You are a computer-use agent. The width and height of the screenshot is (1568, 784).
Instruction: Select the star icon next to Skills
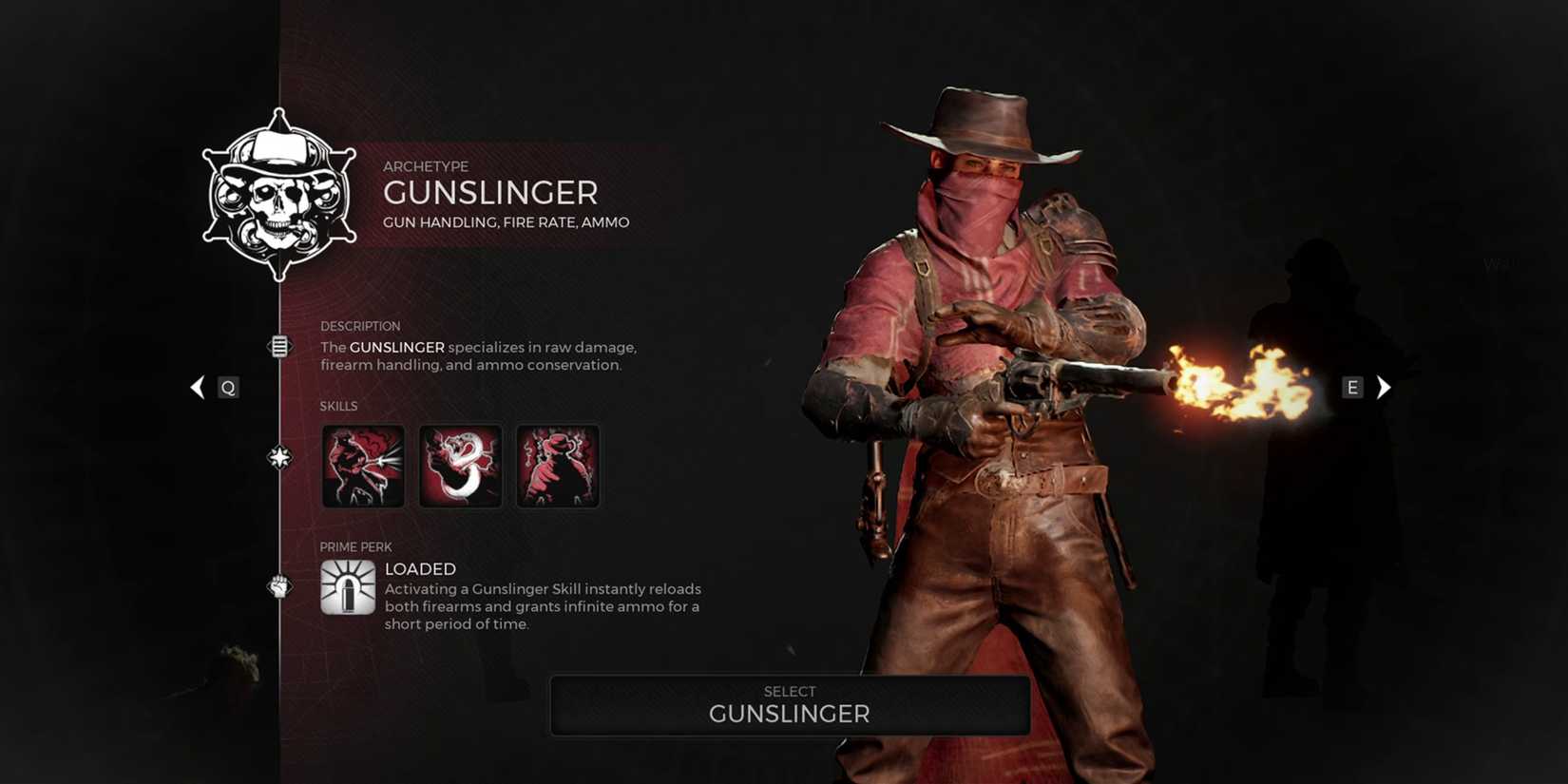(278, 457)
